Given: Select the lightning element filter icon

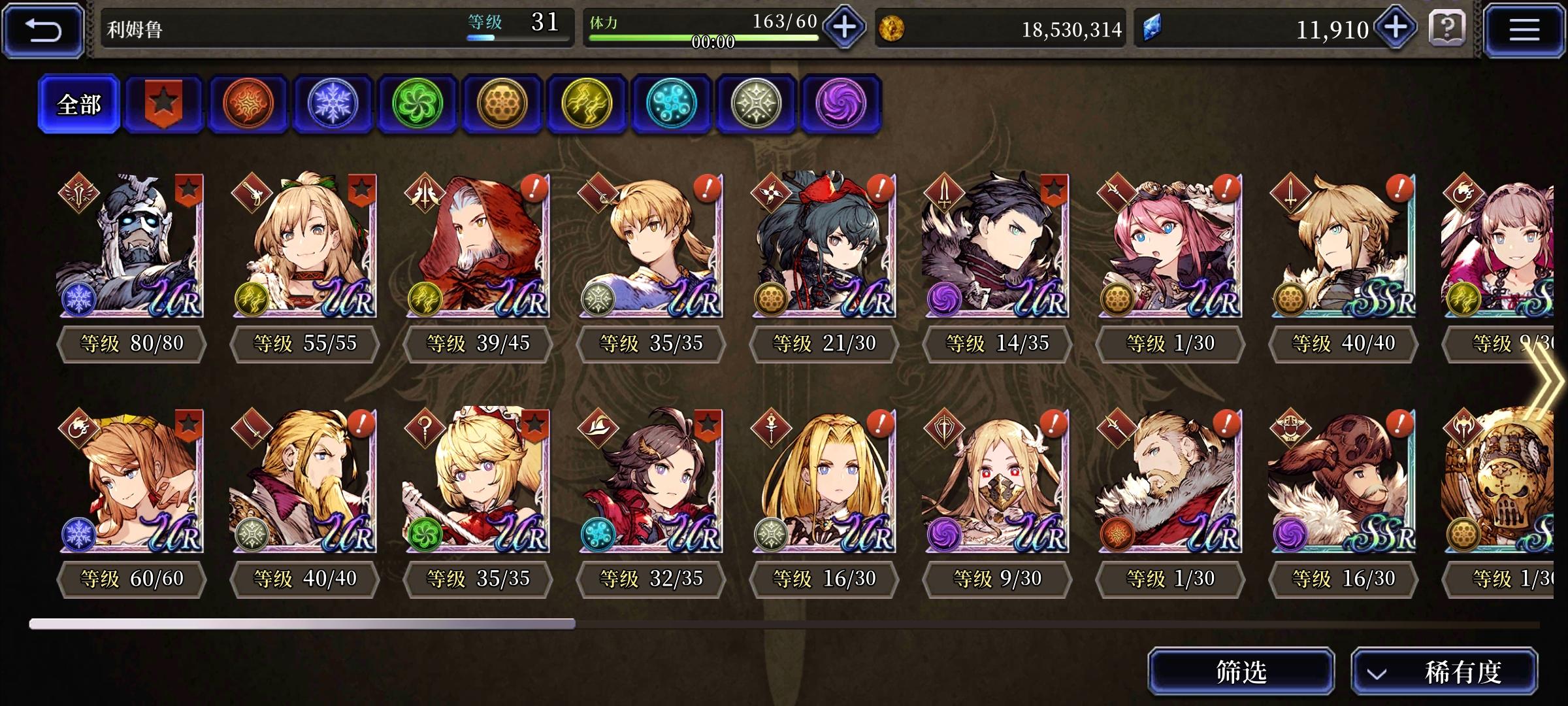Looking at the screenshot, I should click(587, 105).
